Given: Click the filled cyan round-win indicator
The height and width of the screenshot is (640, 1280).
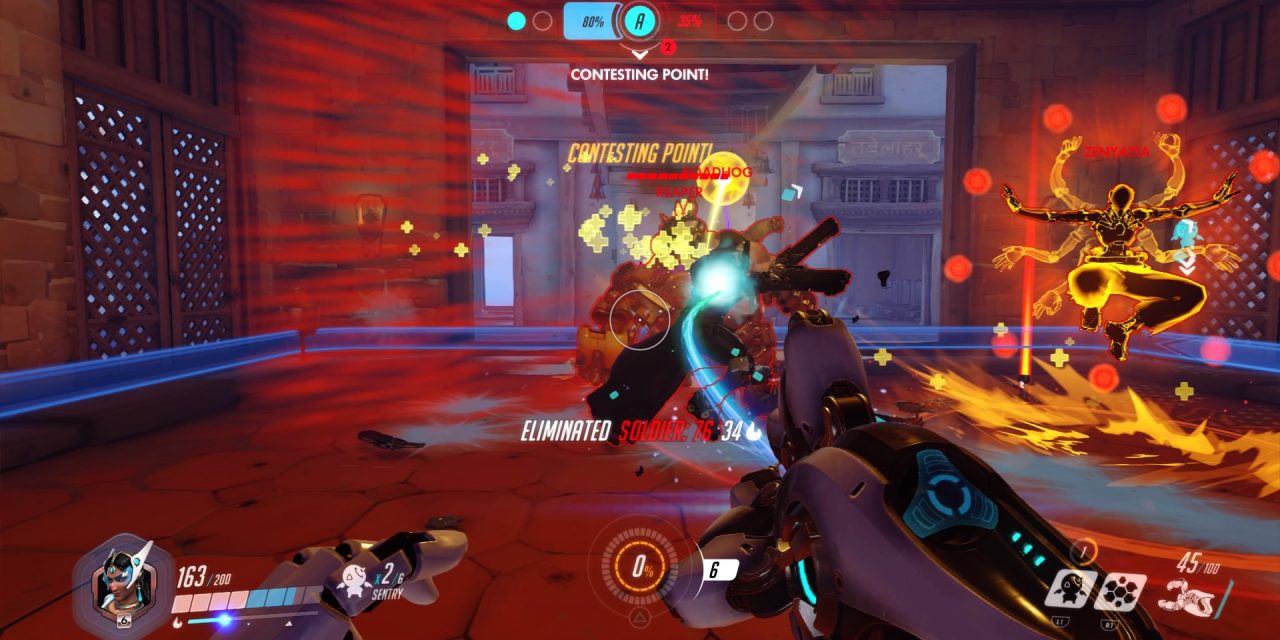Looking at the screenshot, I should [517, 20].
